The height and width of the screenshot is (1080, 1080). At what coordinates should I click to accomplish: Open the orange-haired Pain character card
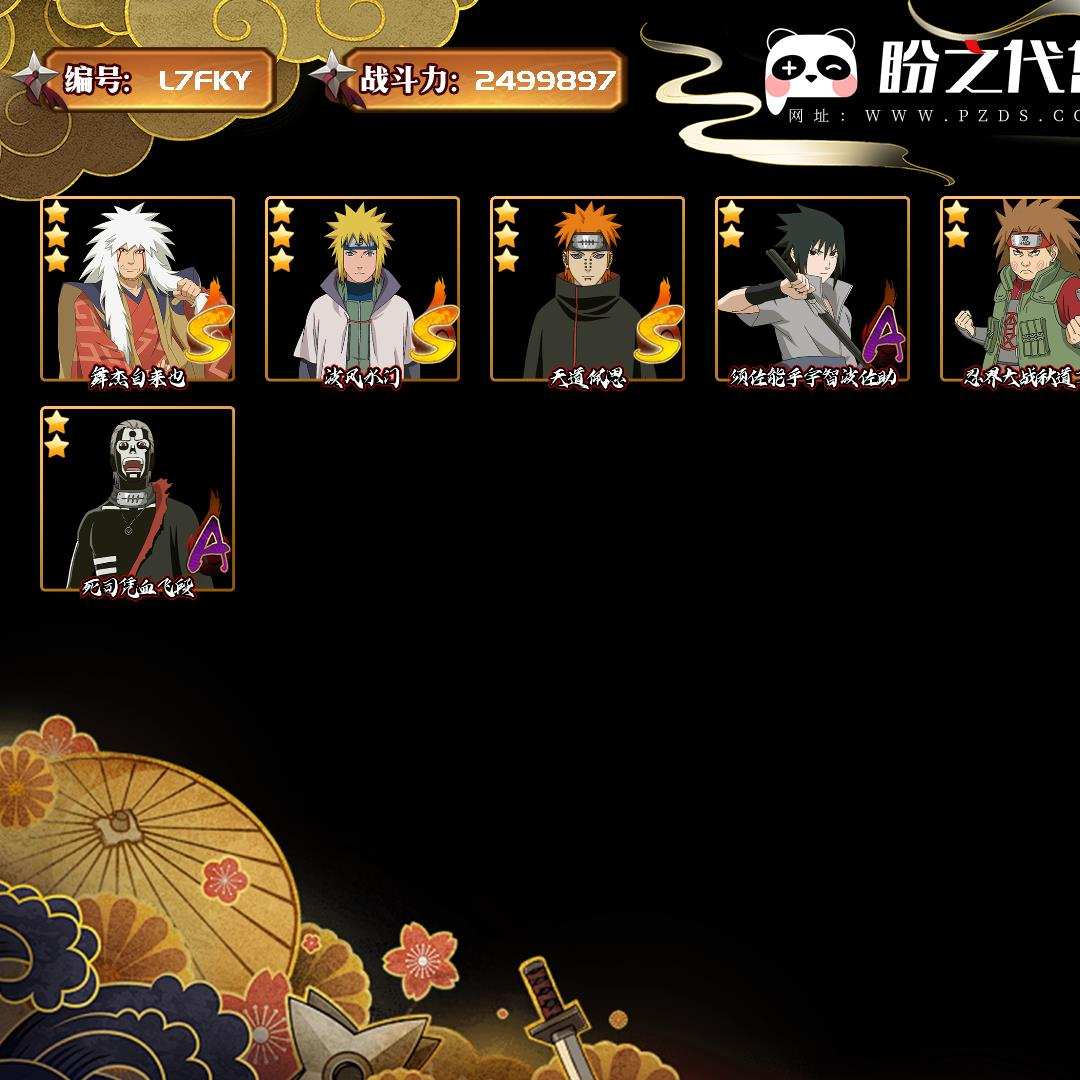(x=587, y=289)
